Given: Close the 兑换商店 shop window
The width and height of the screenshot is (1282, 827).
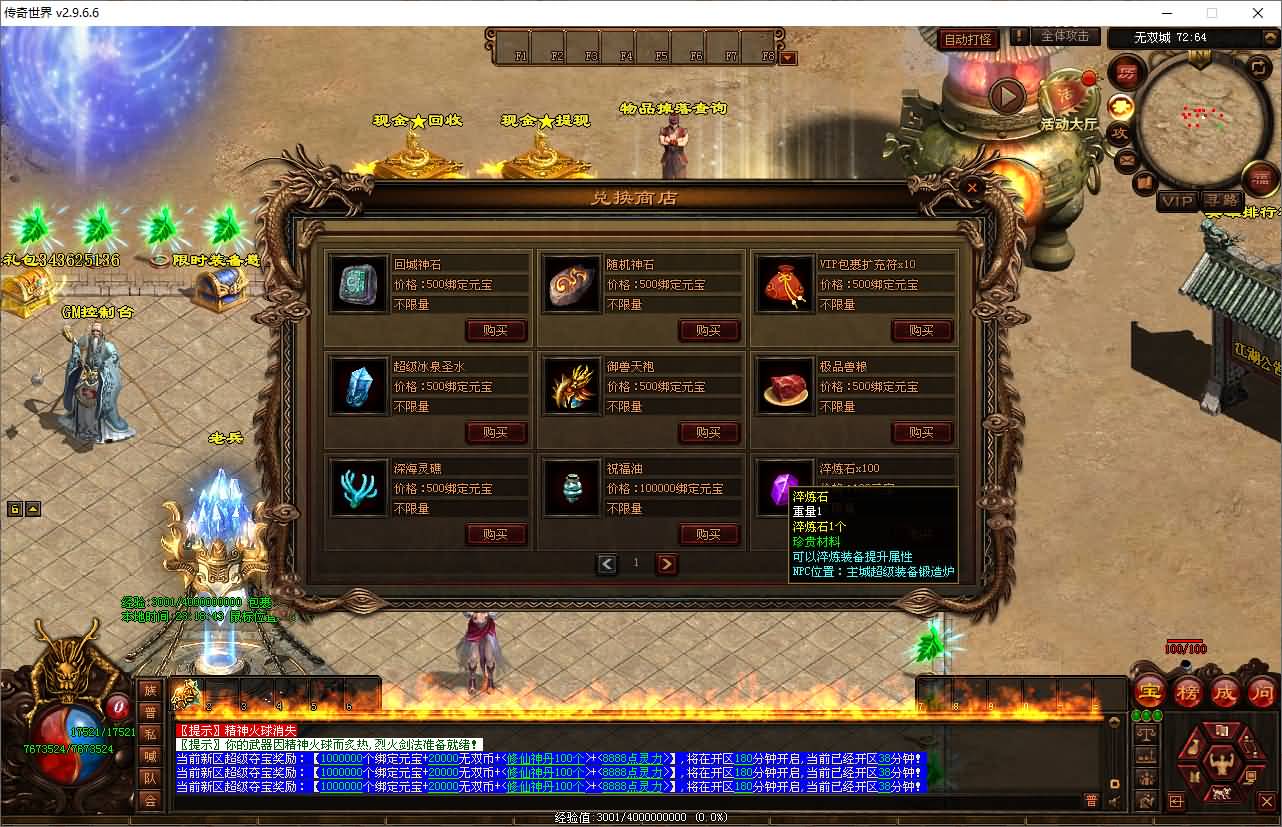Looking at the screenshot, I should click(970, 186).
